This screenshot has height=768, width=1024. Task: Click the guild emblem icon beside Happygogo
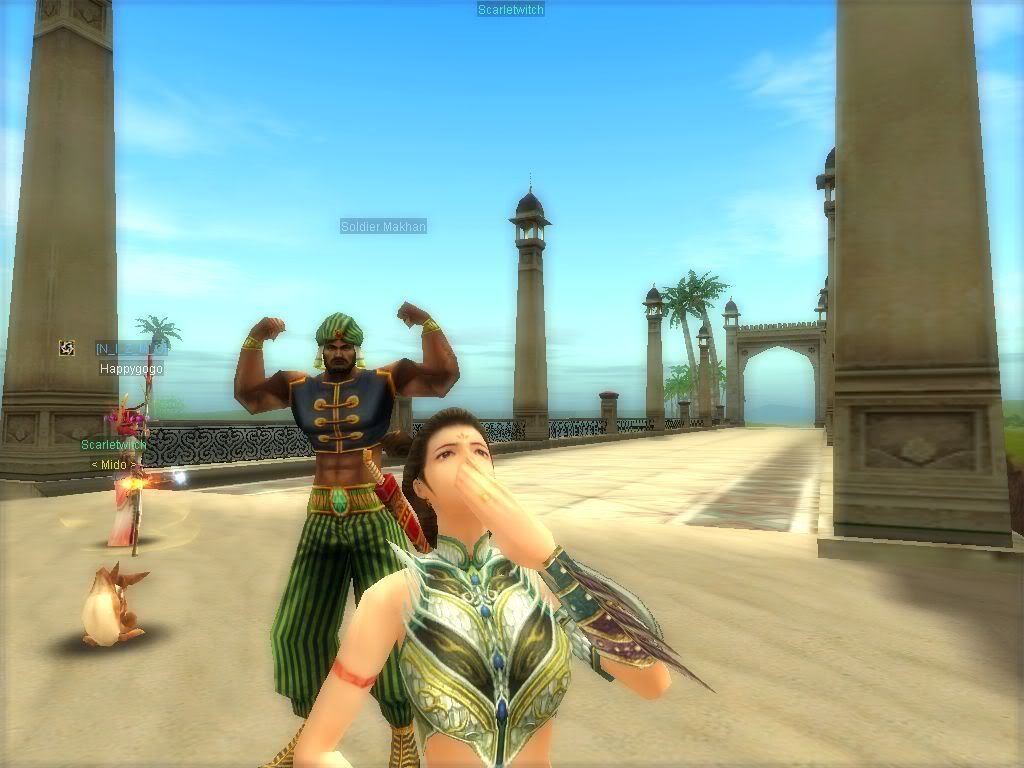pyautogui.click(x=67, y=348)
